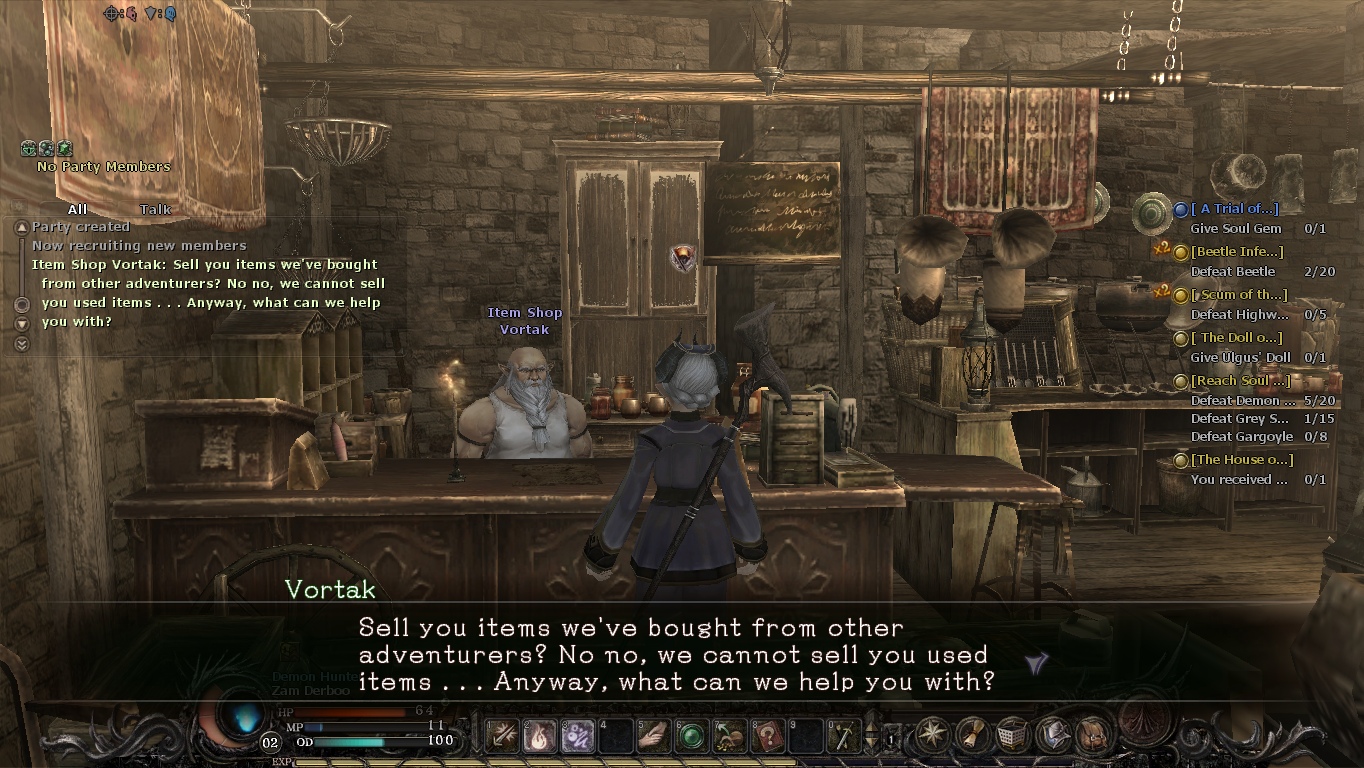The image size is (1364, 768).
Task: Open the compass star menu icon
Action: 933,735
